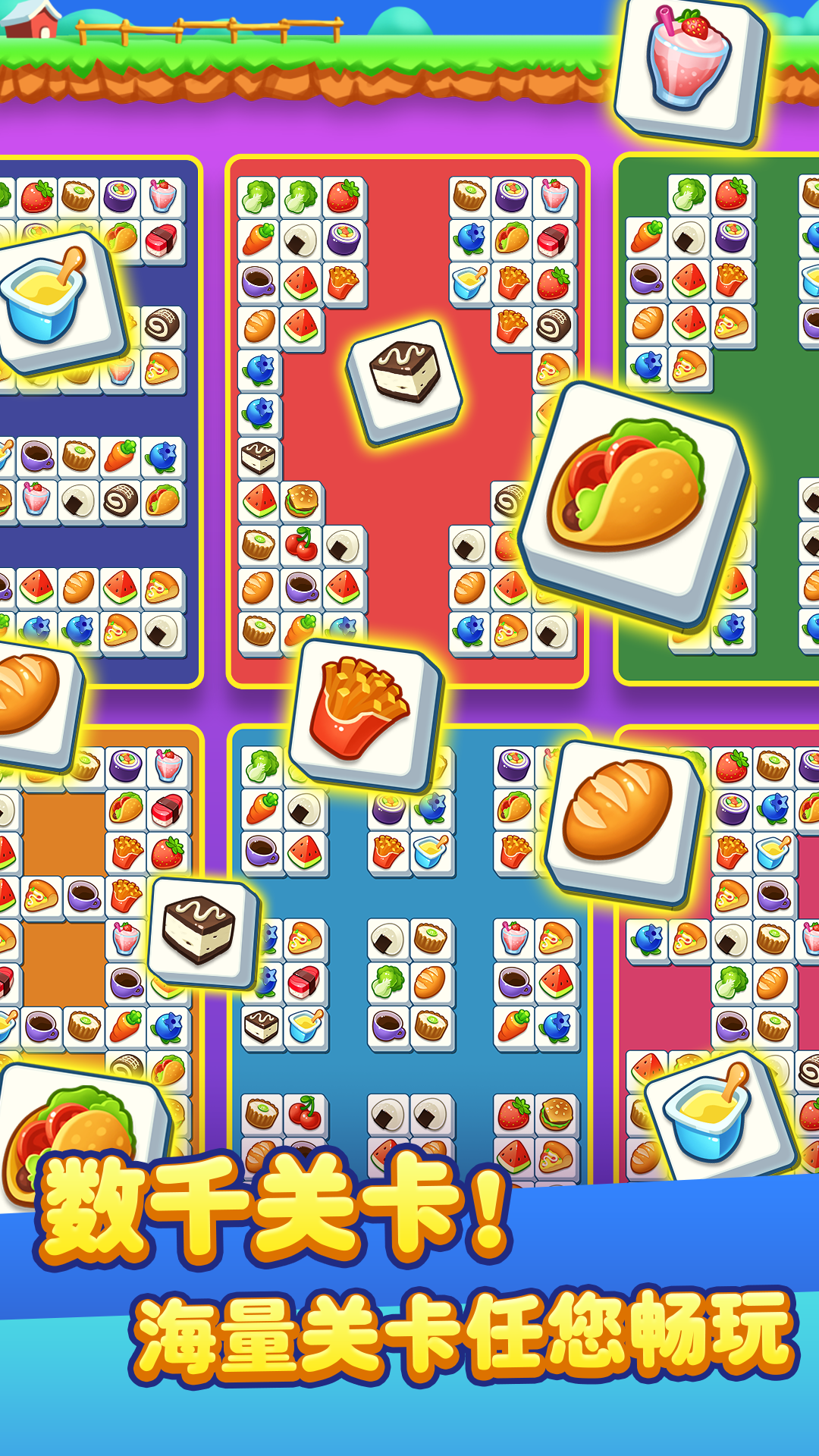
Task: Pick the chocolate cake tile on the red board
Action: coord(406,379)
